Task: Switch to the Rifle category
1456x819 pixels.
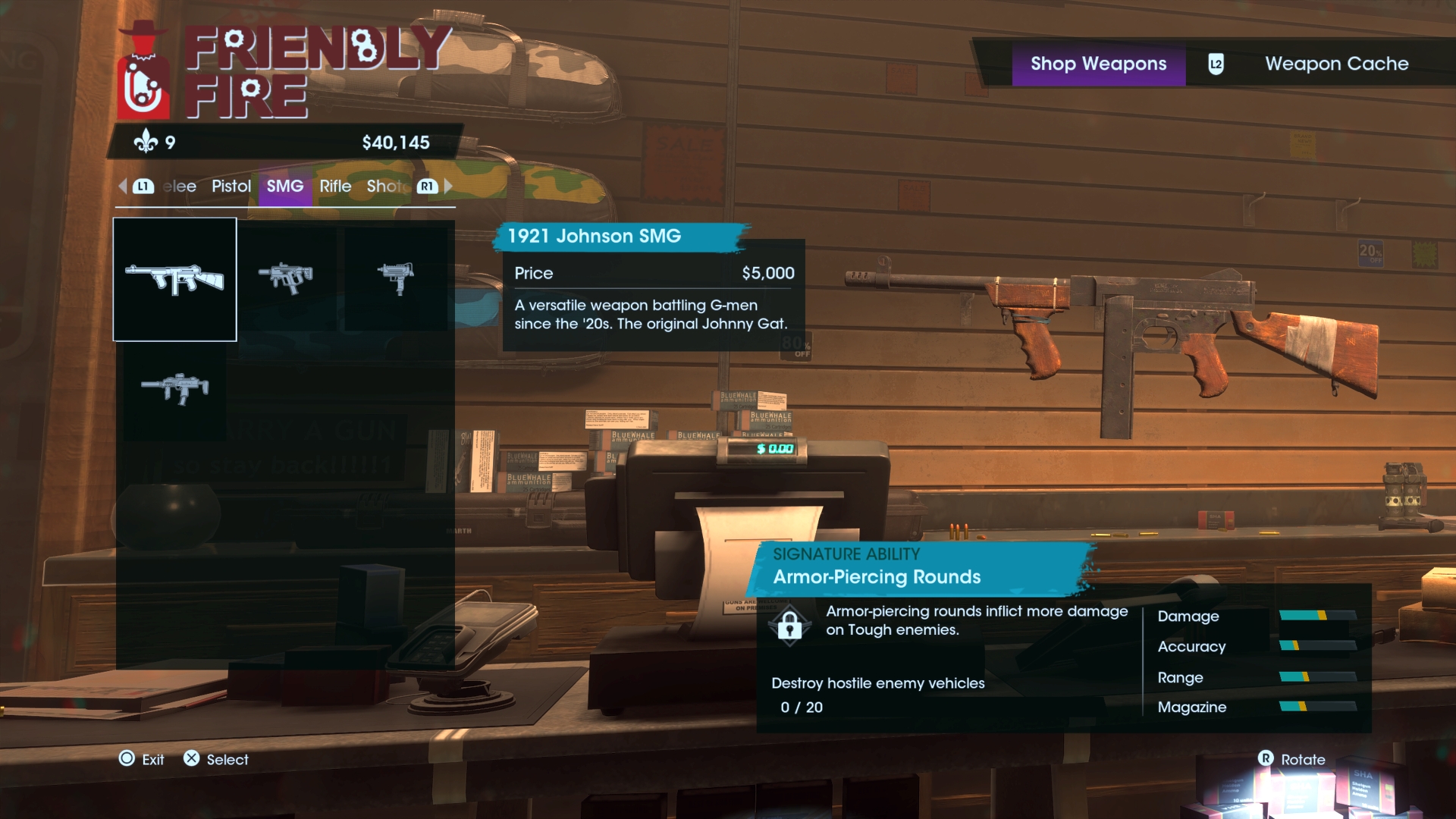Action: pos(335,187)
